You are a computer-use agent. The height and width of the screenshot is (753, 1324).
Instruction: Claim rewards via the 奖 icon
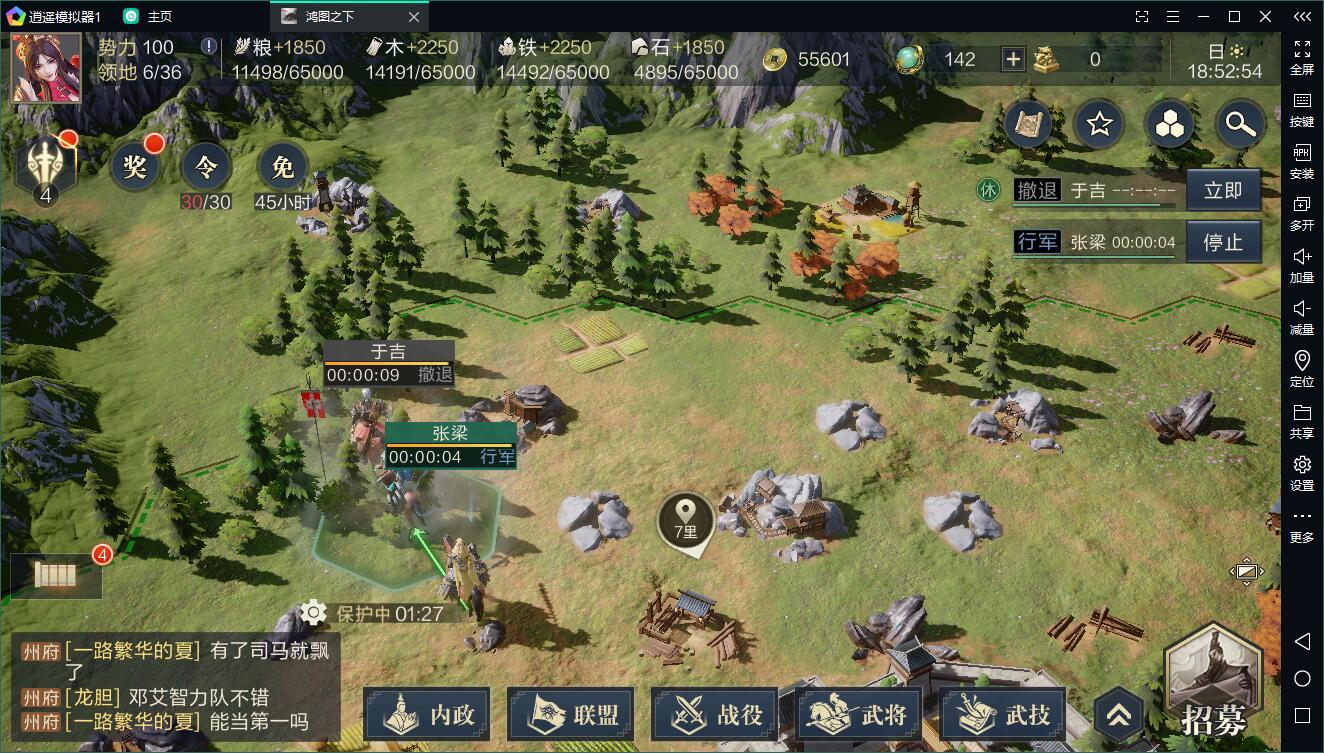pyautogui.click(x=135, y=167)
